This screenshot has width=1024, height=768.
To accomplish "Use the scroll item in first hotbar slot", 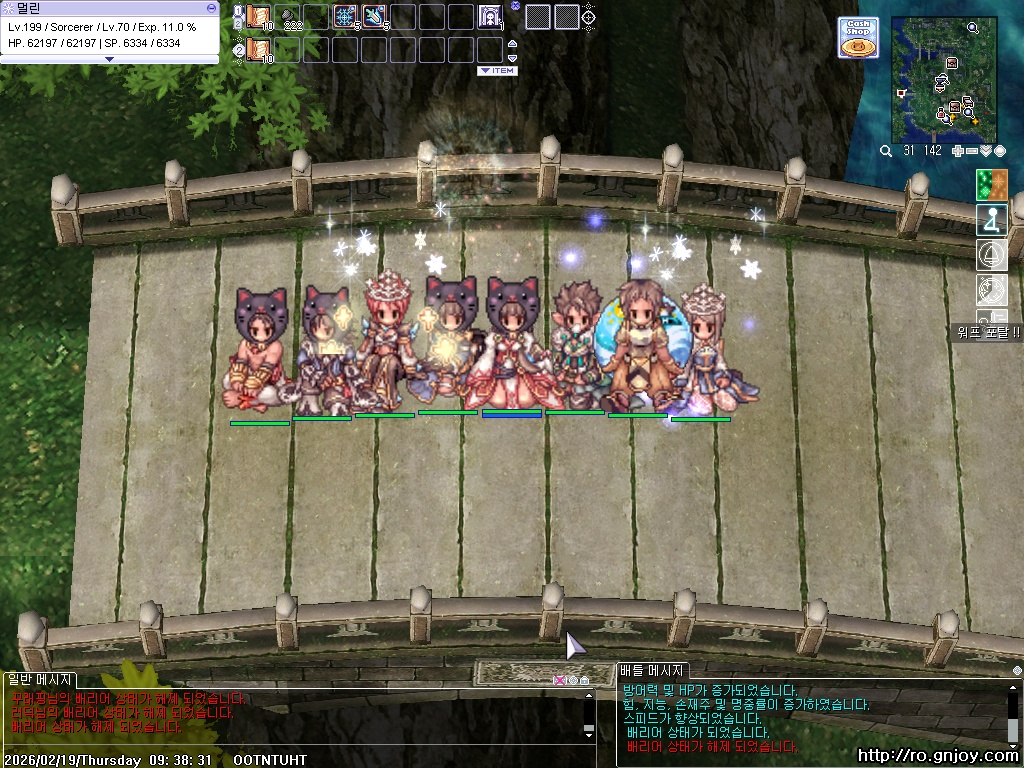I will 259,17.
